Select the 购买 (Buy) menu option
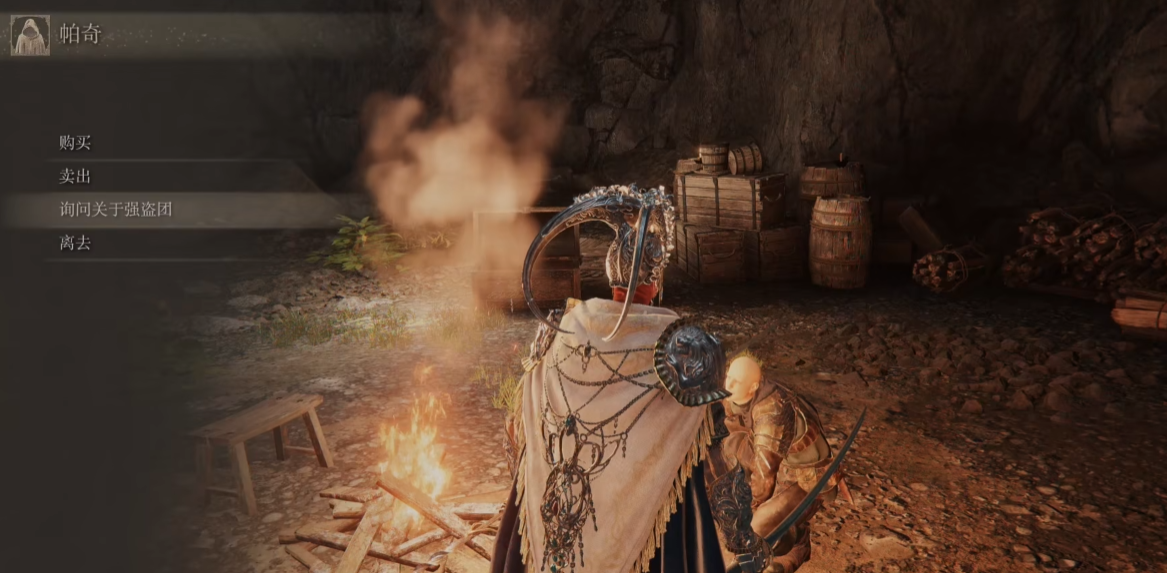 [x=76, y=143]
